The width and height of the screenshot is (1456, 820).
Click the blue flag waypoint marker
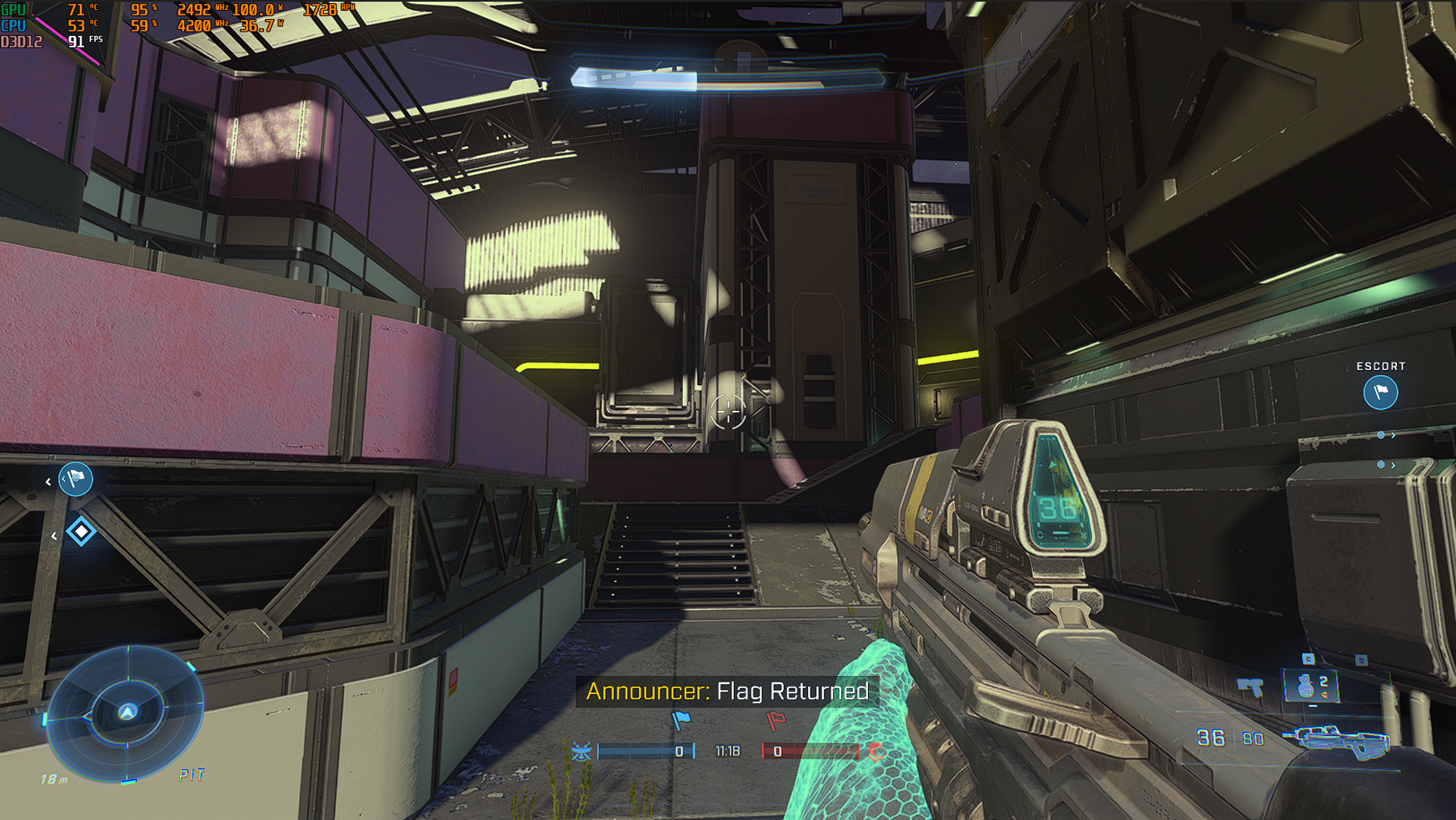coord(76,479)
